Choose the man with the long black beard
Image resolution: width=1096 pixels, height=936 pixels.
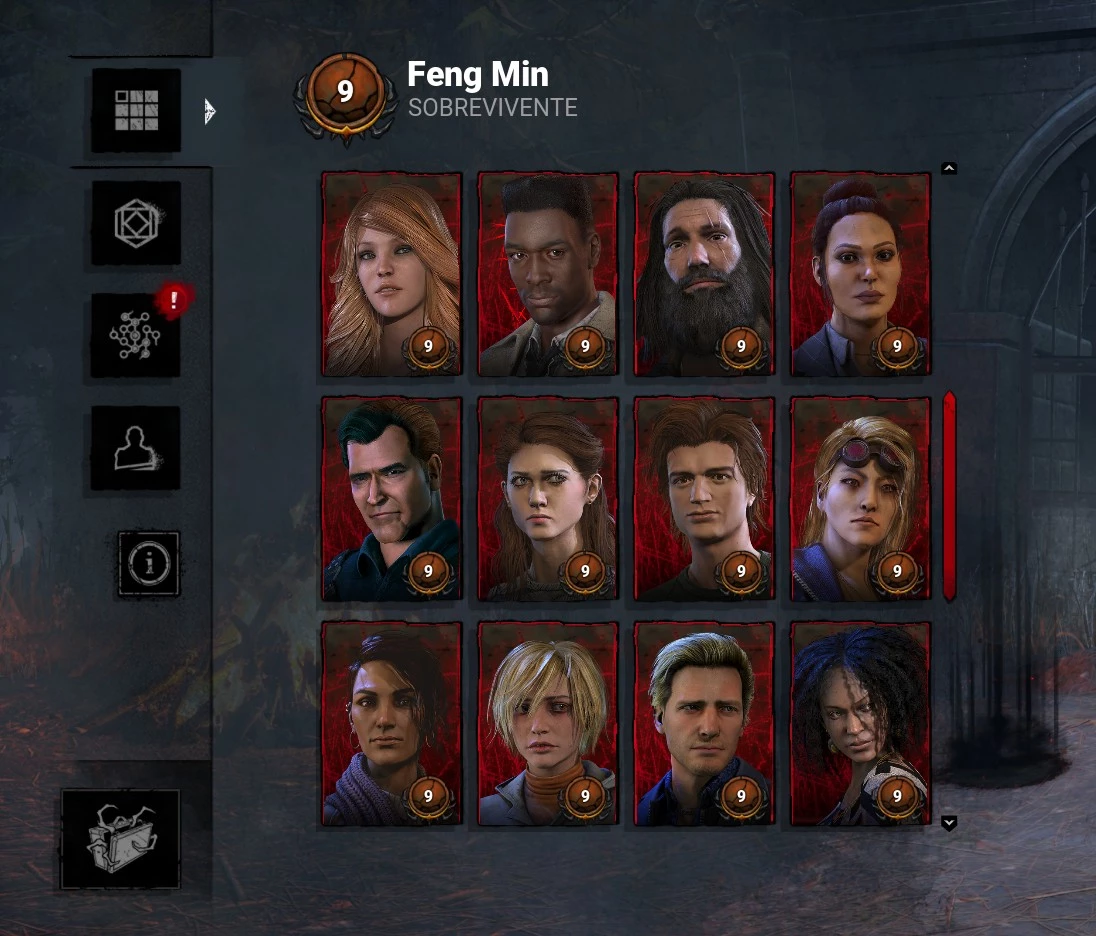point(704,274)
